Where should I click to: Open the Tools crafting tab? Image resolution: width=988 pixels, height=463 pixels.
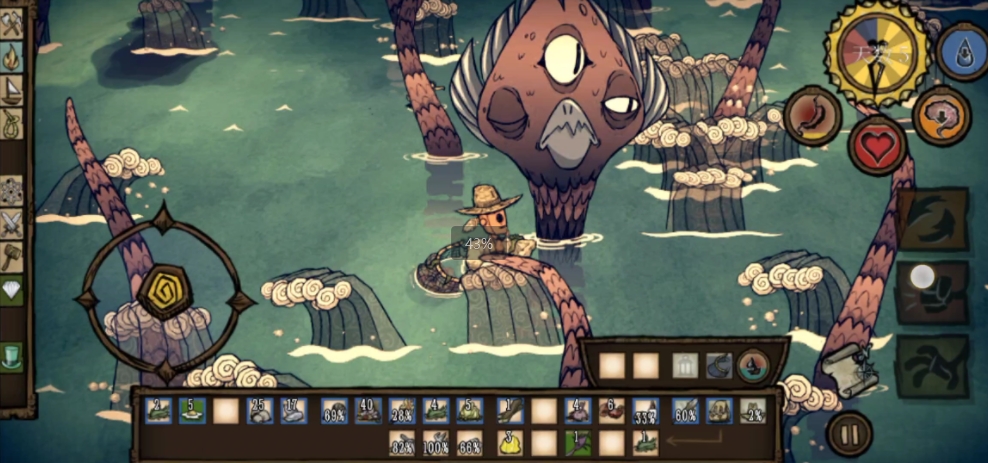[x=12, y=21]
